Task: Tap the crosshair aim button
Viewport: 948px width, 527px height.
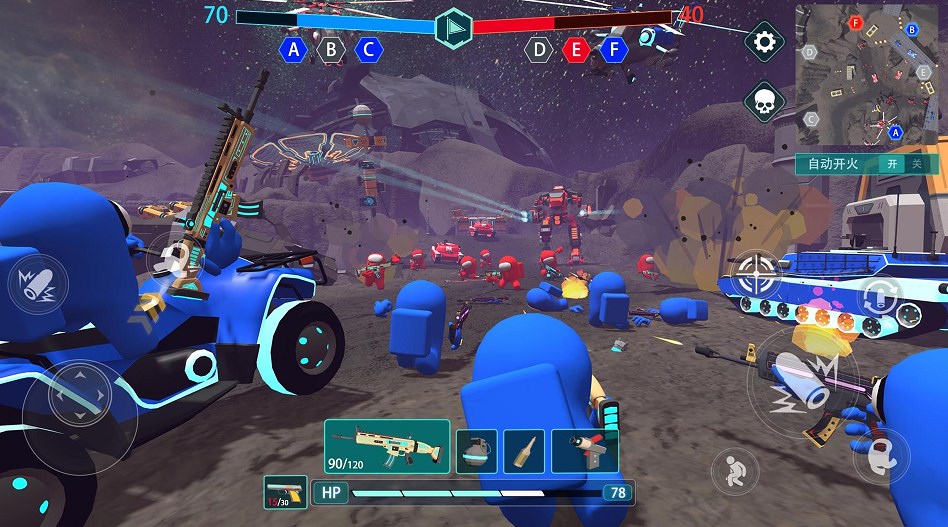Action: [757, 272]
